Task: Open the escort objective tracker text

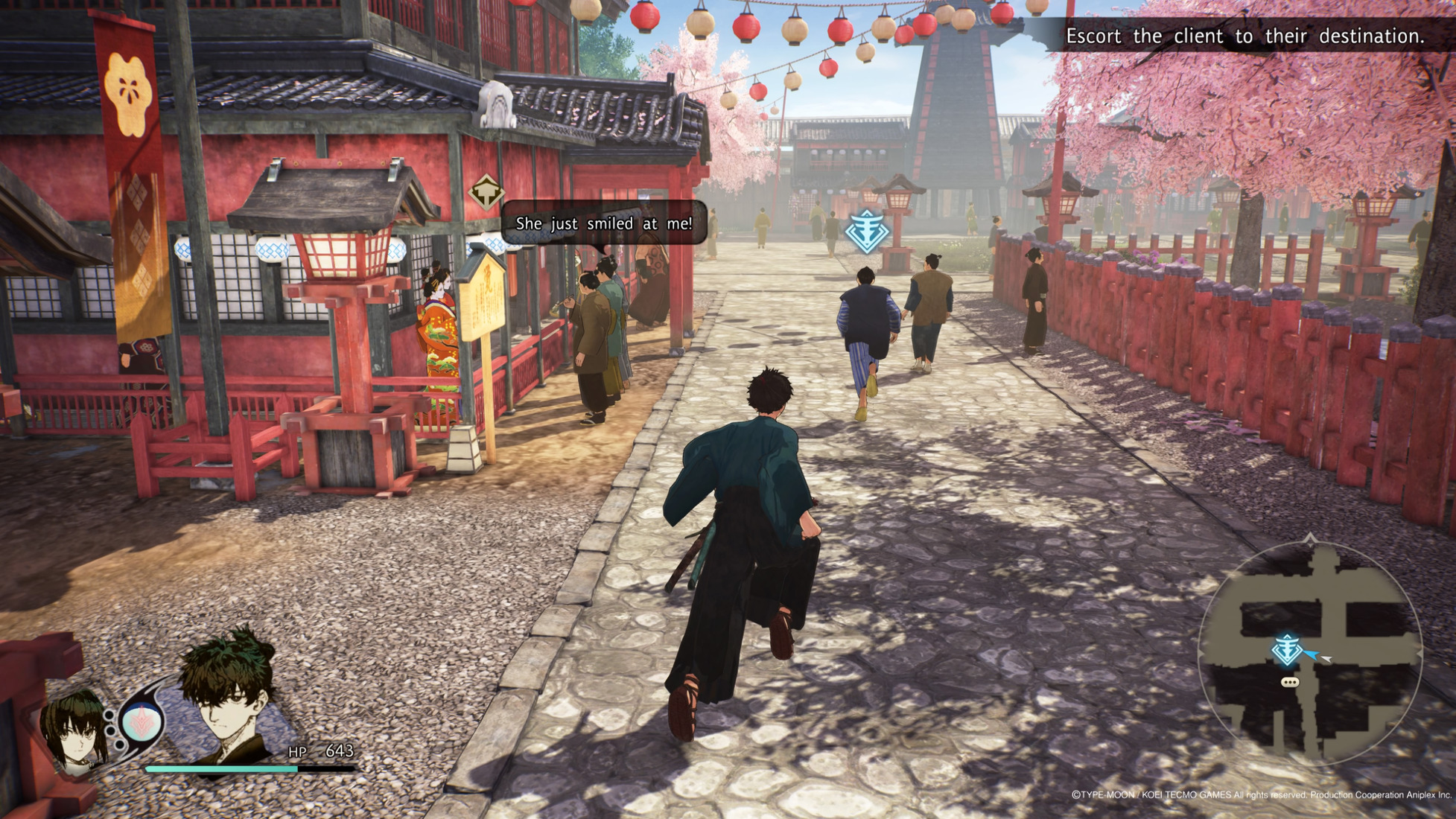Action: 1244,36
